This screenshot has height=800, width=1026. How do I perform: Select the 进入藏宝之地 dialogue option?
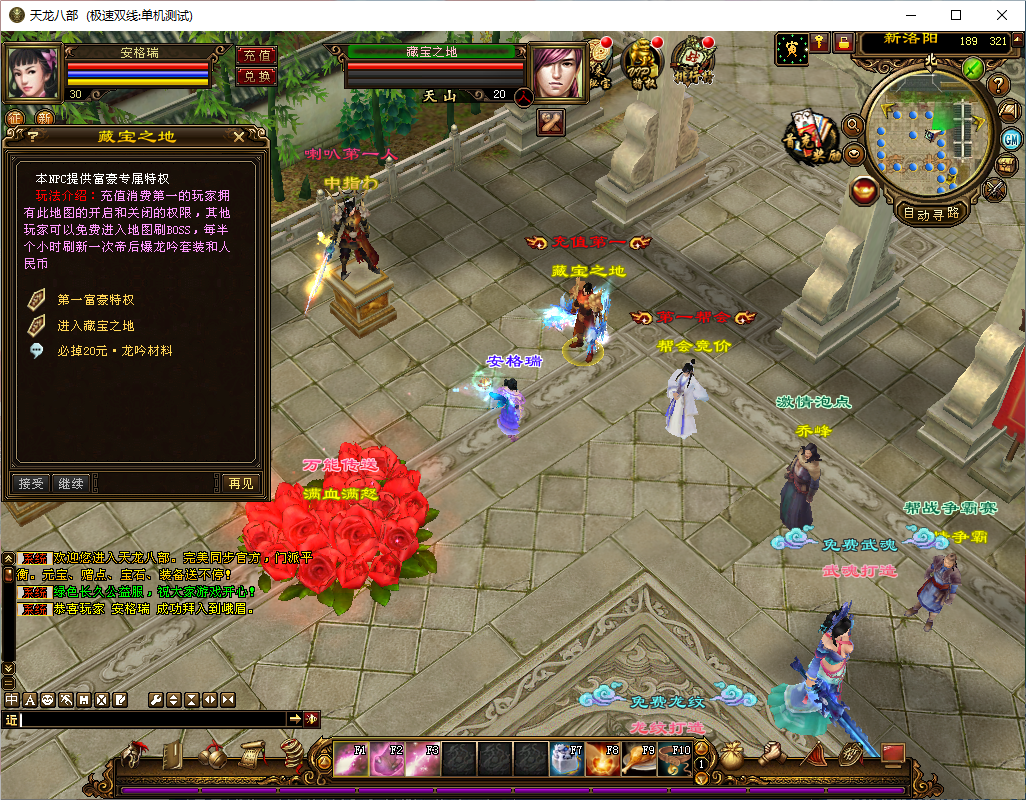[95, 325]
